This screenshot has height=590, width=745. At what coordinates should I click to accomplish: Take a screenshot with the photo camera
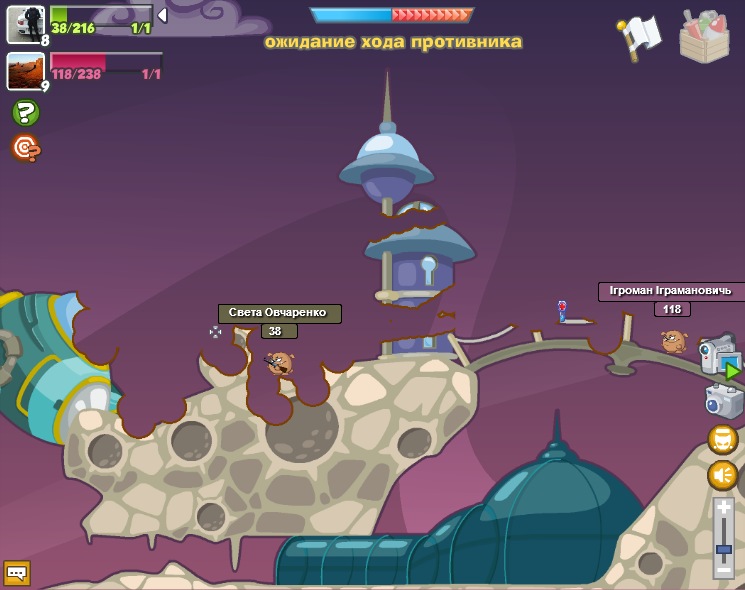click(x=723, y=401)
